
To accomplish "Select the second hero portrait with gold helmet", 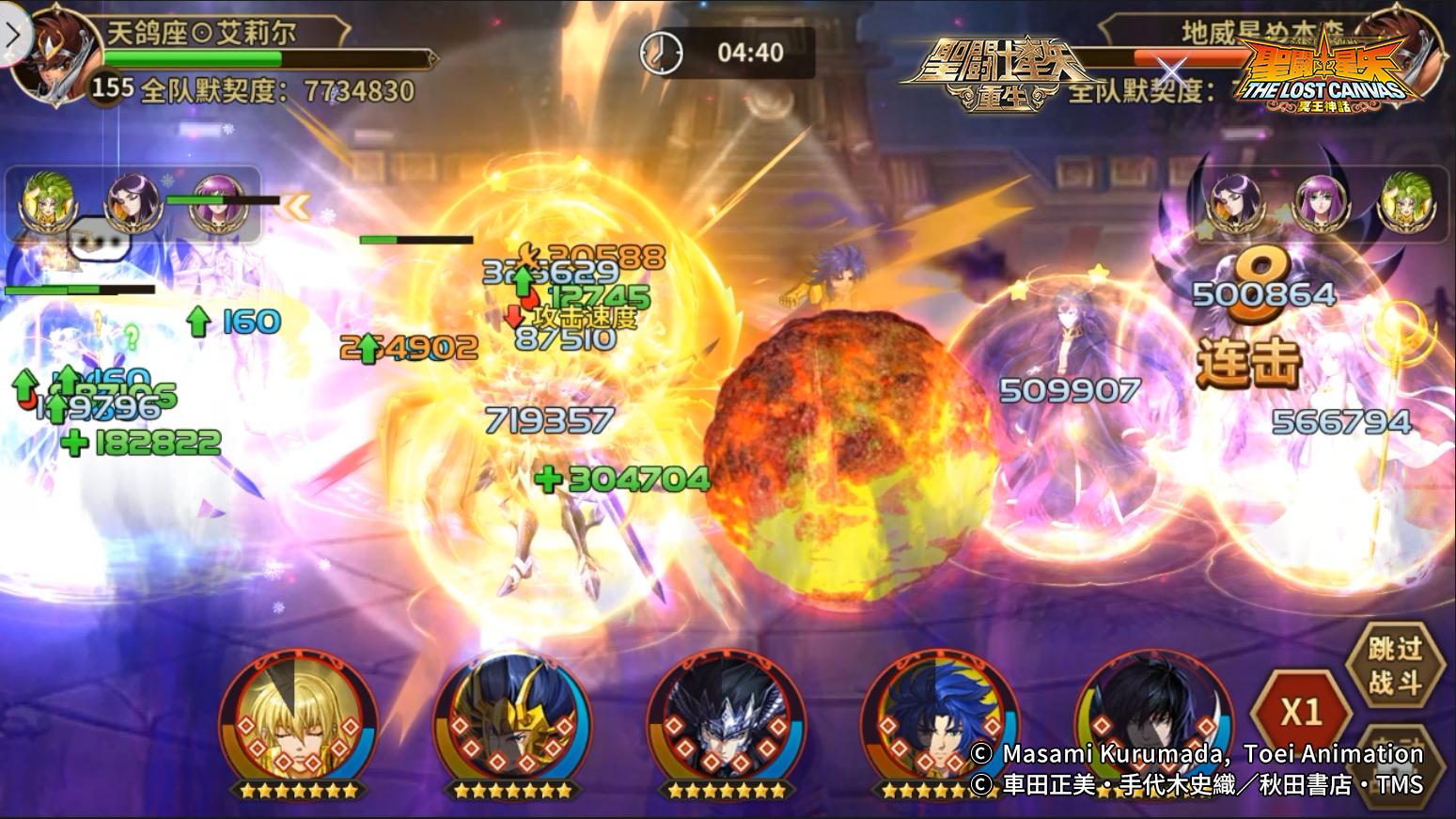I will click(512, 729).
